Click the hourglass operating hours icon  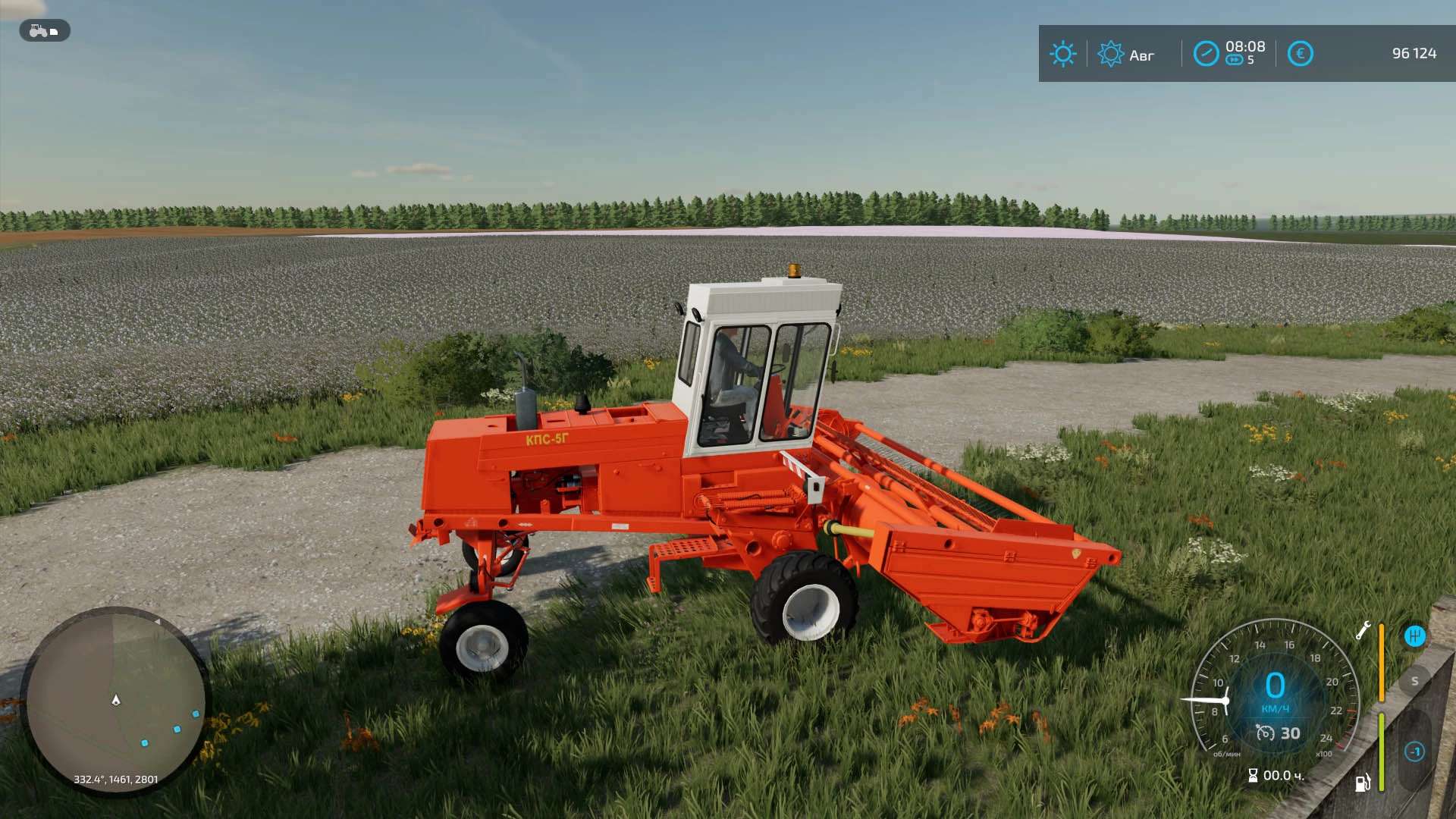(1253, 775)
